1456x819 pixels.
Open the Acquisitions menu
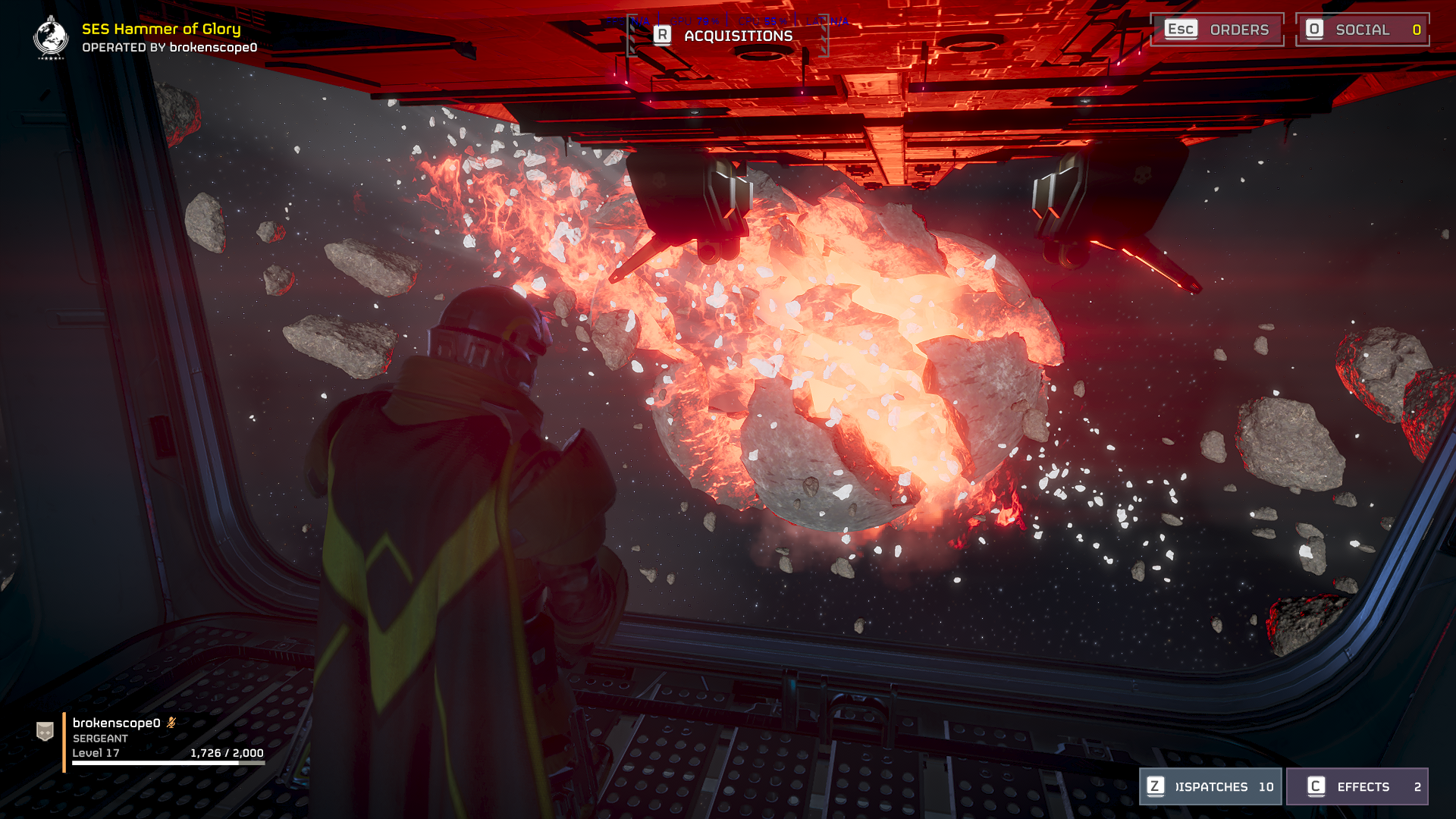726,36
